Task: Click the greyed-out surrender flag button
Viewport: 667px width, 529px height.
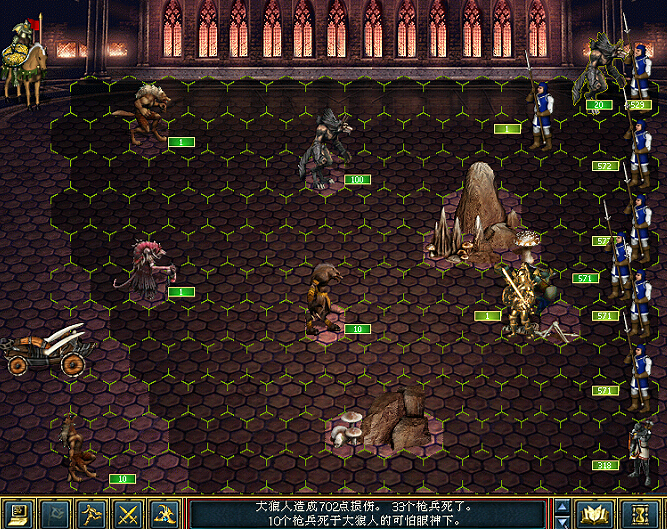Action: (x=56, y=514)
